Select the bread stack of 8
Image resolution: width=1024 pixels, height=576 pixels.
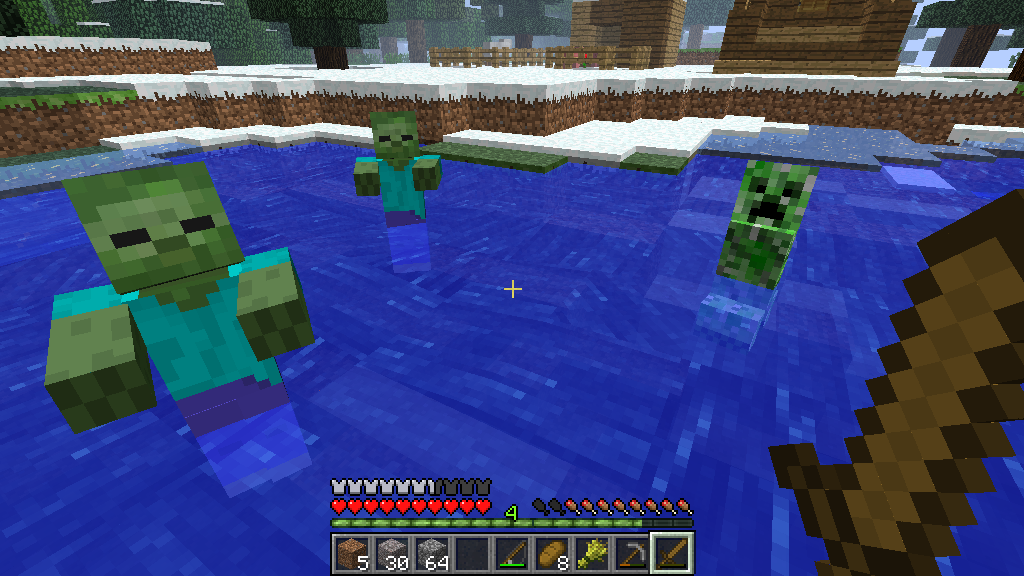pyautogui.click(x=551, y=553)
